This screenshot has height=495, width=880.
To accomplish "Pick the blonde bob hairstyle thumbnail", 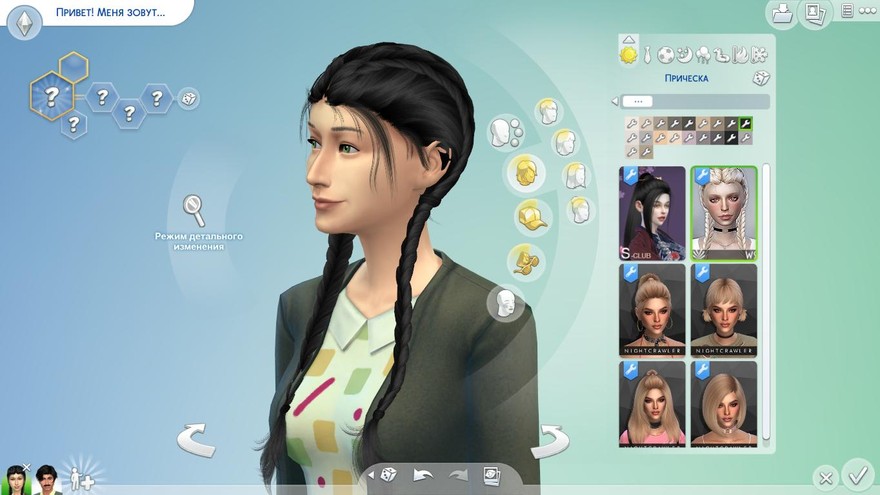I will click(724, 403).
